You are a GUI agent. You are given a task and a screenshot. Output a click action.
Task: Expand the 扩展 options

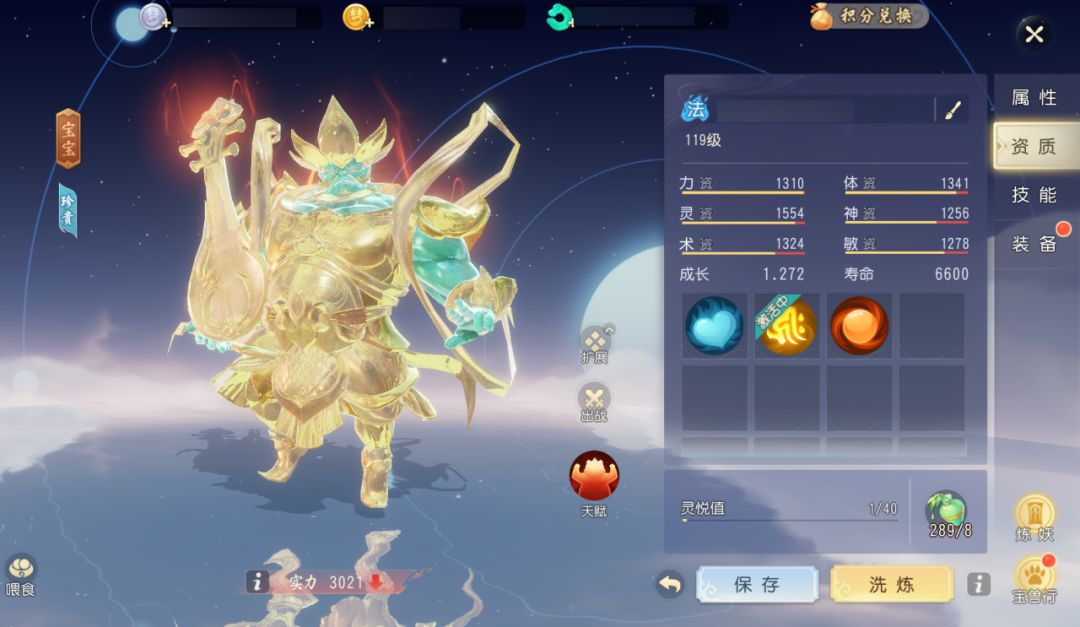pos(594,343)
